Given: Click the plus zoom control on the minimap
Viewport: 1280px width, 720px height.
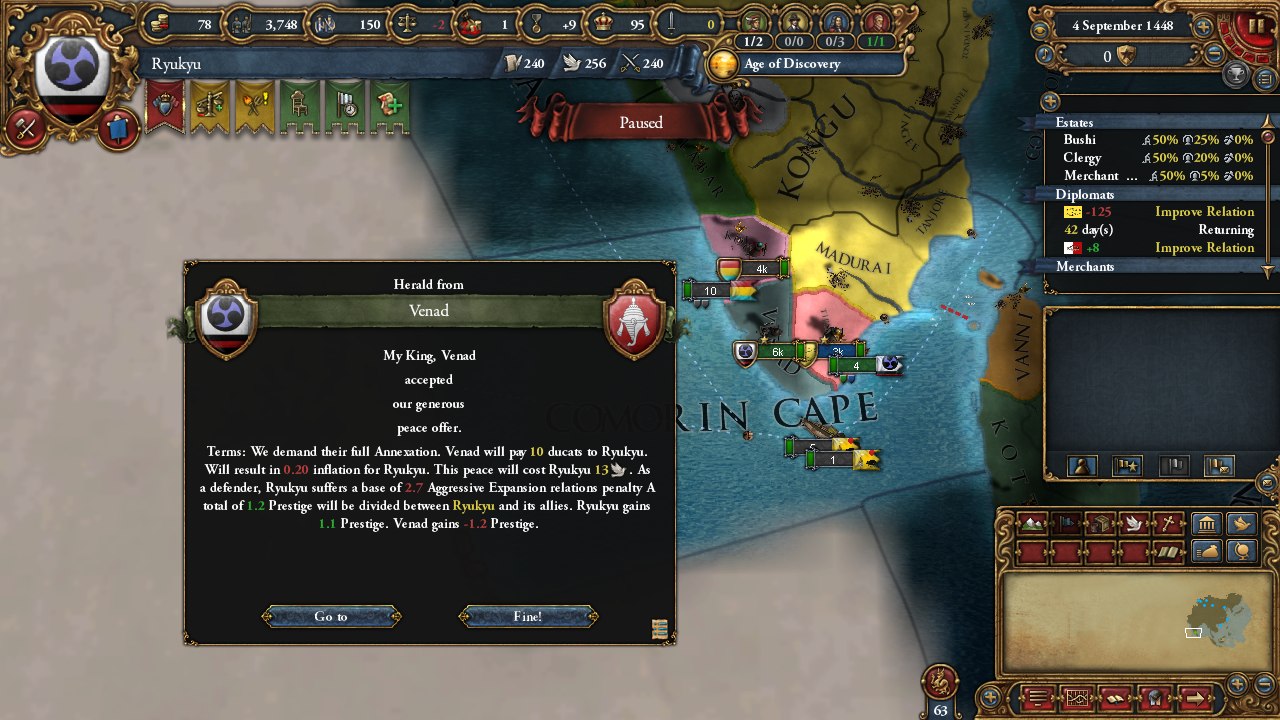Looking at the screenshot, I should (x=1237, y=684).
